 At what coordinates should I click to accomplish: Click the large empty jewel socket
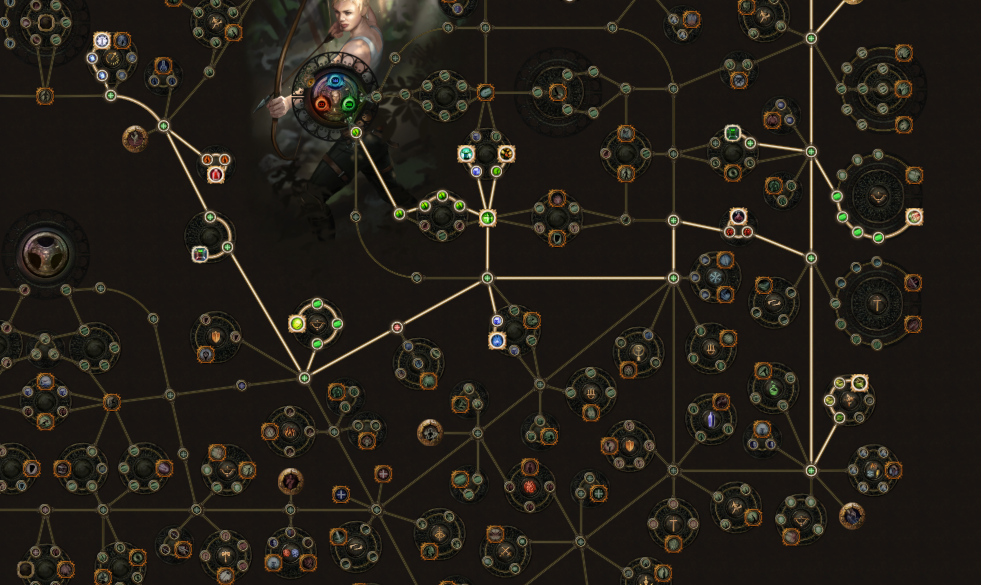pos(45,252)
